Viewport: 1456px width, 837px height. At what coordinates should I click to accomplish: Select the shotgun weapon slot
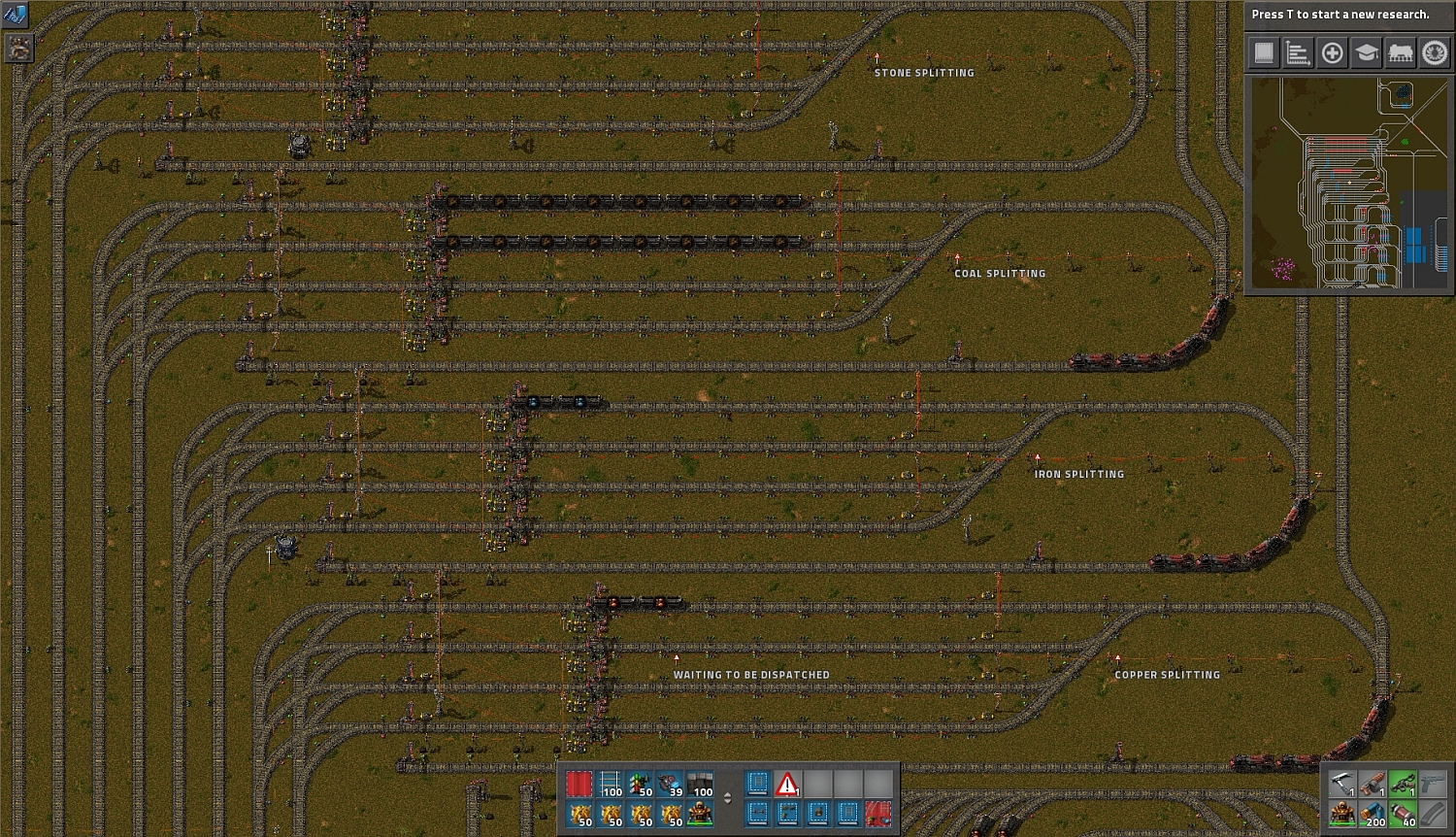pyautogui.click(x=1373, y=784)
